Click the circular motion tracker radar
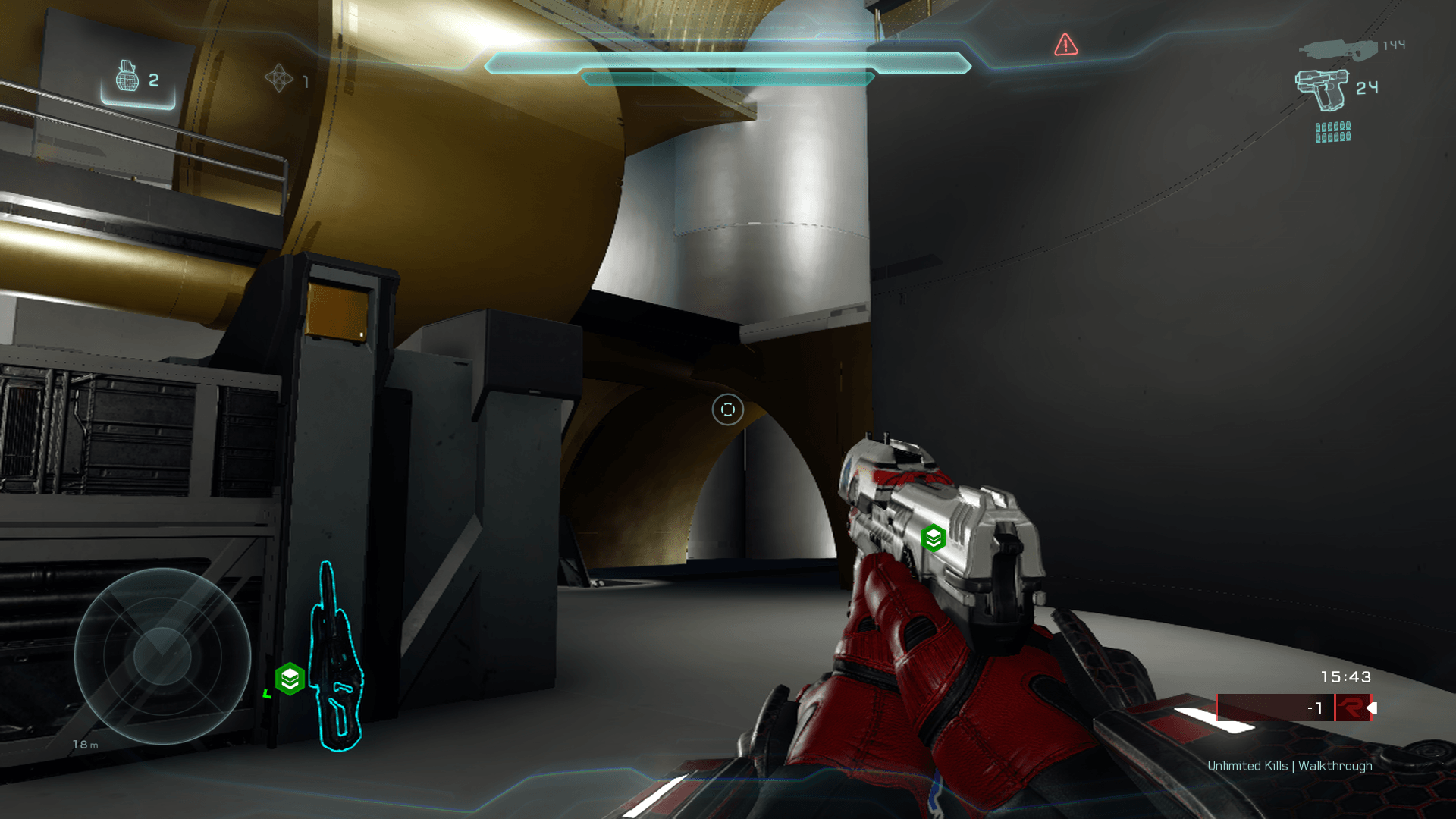This screenshot has height=819, width=1456. coord(162,655)
